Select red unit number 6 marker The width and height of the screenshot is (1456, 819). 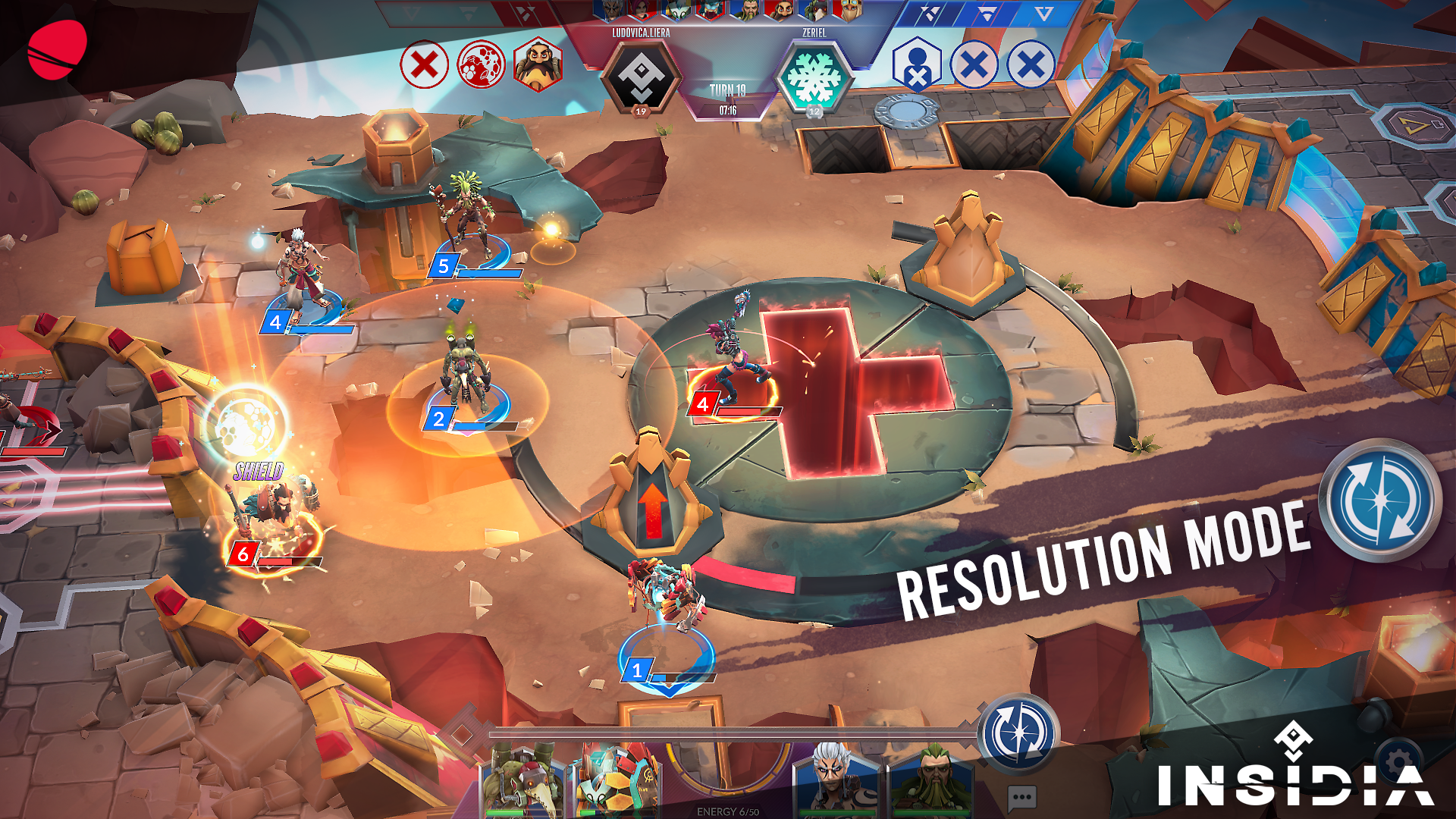pos(243,554)
